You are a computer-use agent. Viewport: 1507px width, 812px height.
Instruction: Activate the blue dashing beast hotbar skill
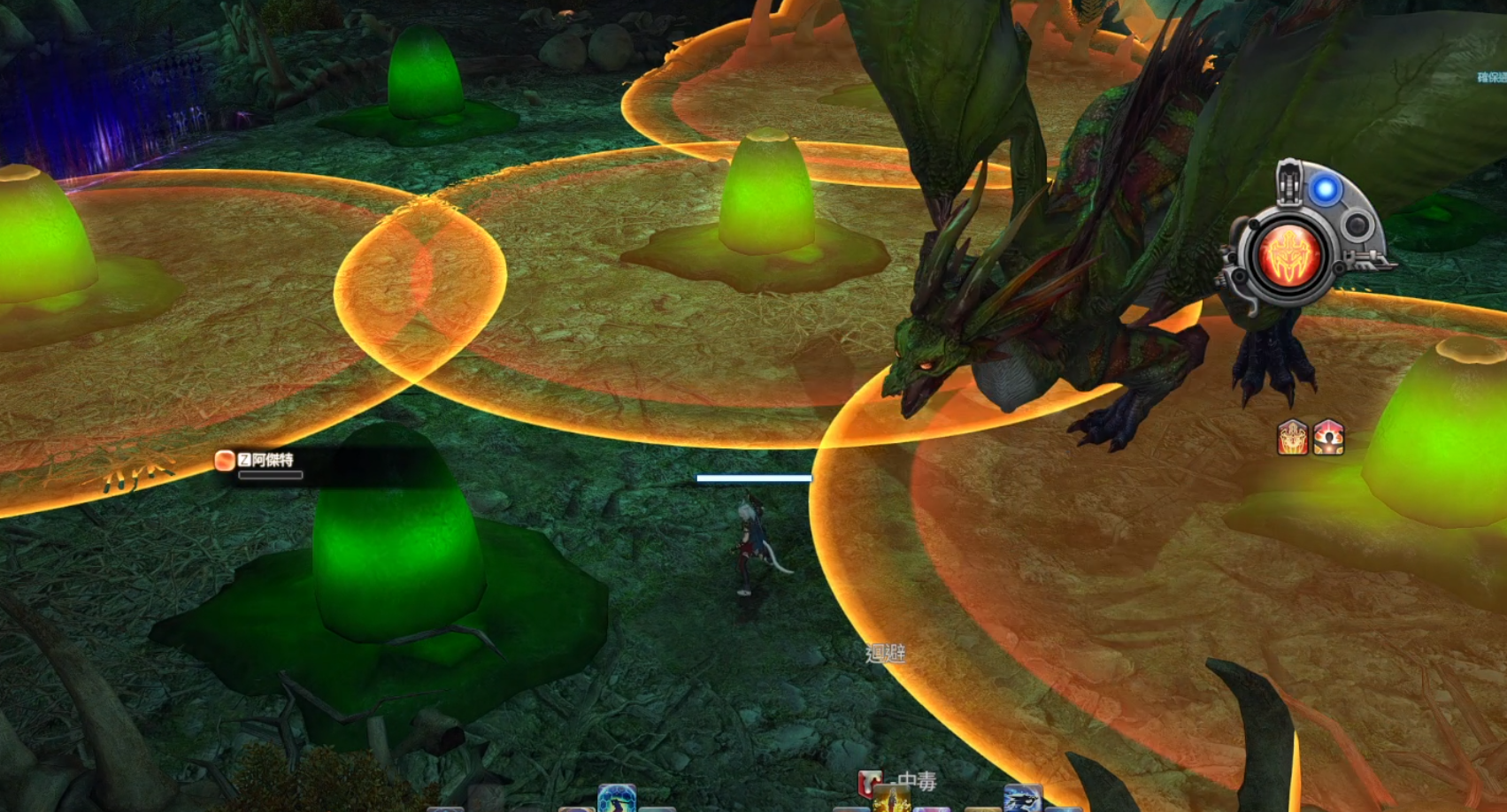(x=1023, y=800)
